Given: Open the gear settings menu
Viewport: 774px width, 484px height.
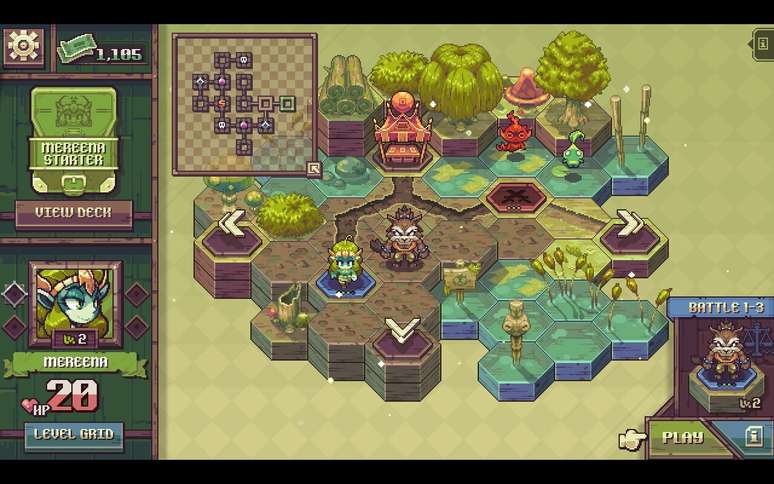Looking at the screenshot, I should coord(23,46).
